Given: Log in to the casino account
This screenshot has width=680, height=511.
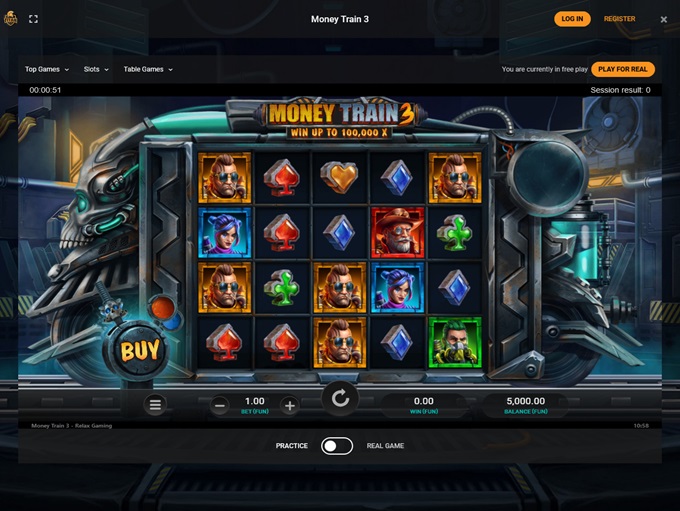Looking at the screenshot, I should pyautogui.click(x=572, y=19).
